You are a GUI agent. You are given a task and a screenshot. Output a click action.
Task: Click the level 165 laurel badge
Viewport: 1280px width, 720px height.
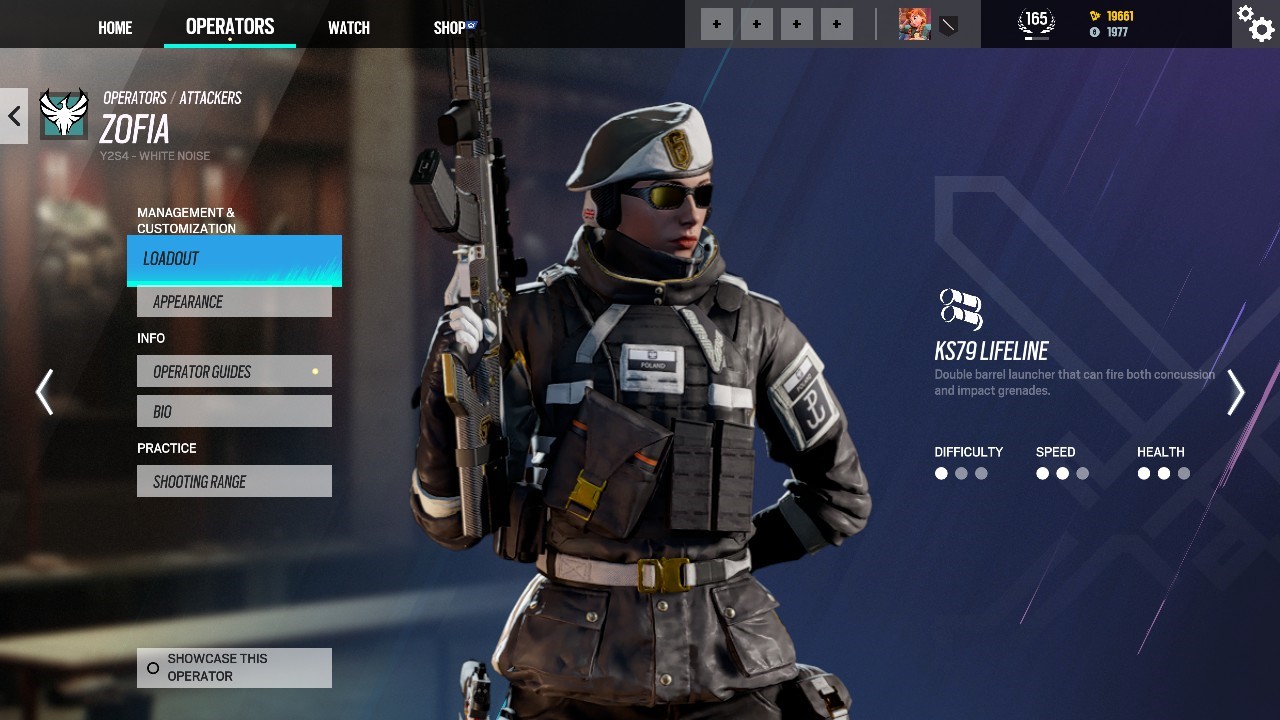[1035, 21]
